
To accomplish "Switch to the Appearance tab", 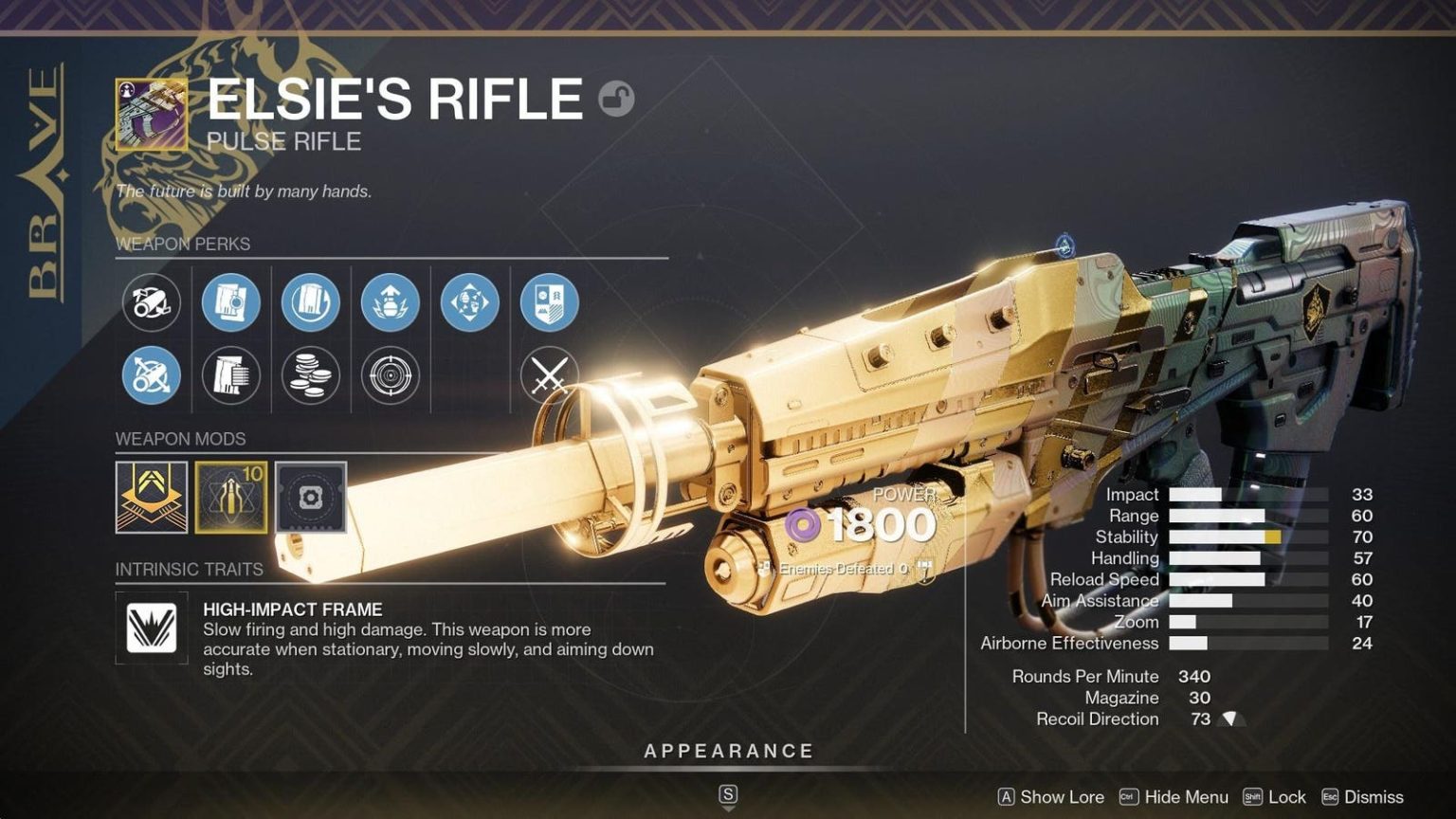I will tap(728, 751).
